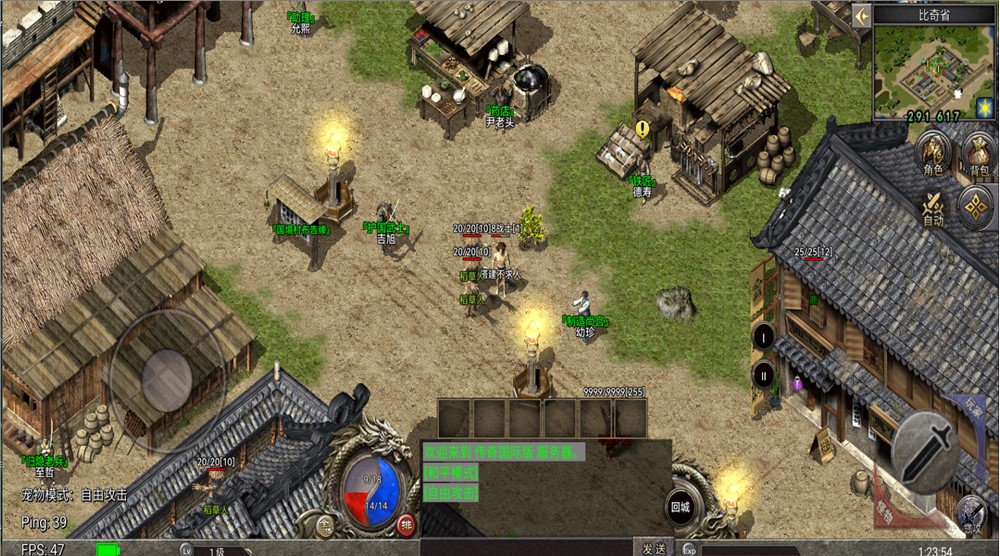Collapse the minimap with the arrow button
Viewport: 1000px width, 556px height.
pyautogui.click(x=860, y=15)
